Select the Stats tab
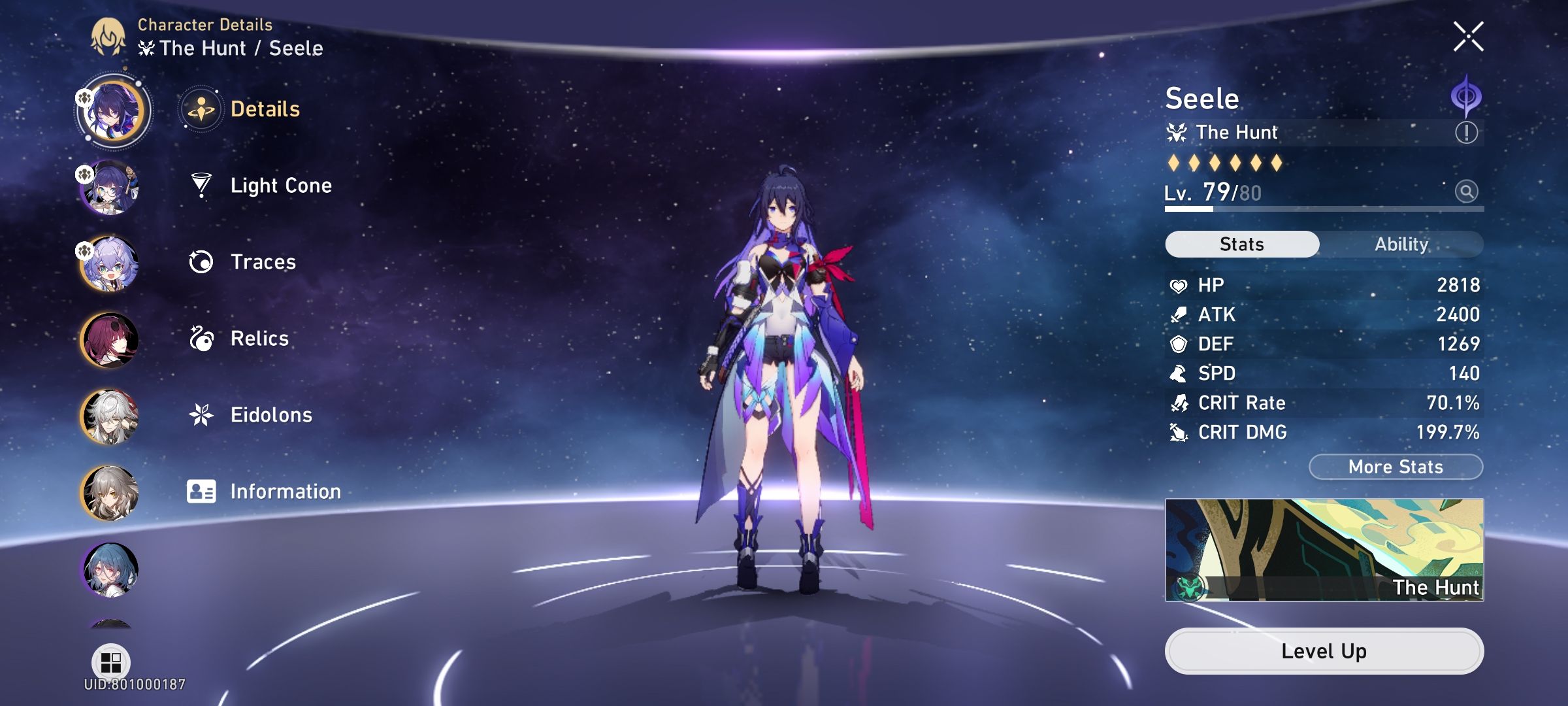This screenshot has height=706, width=1568. tap(1241, 244)
